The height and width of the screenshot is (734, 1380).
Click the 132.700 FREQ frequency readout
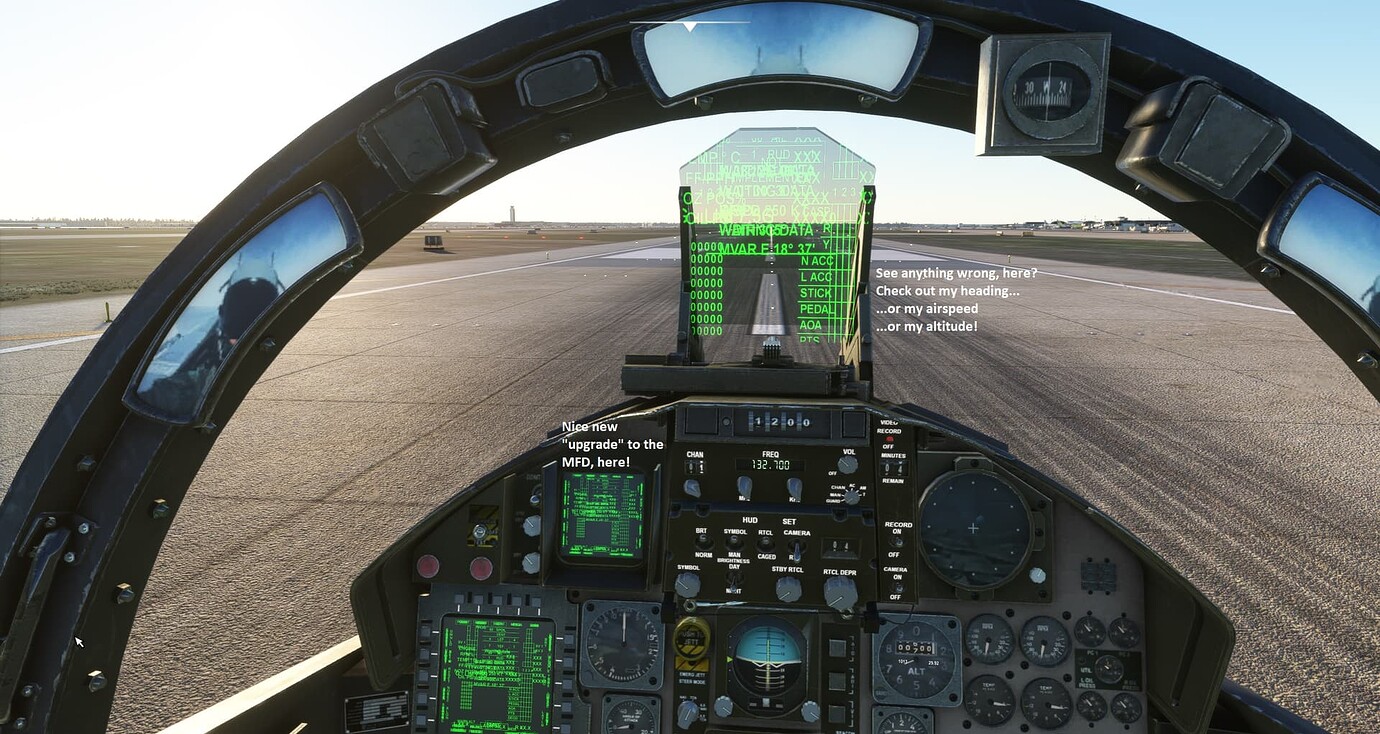tap(769, 465)
